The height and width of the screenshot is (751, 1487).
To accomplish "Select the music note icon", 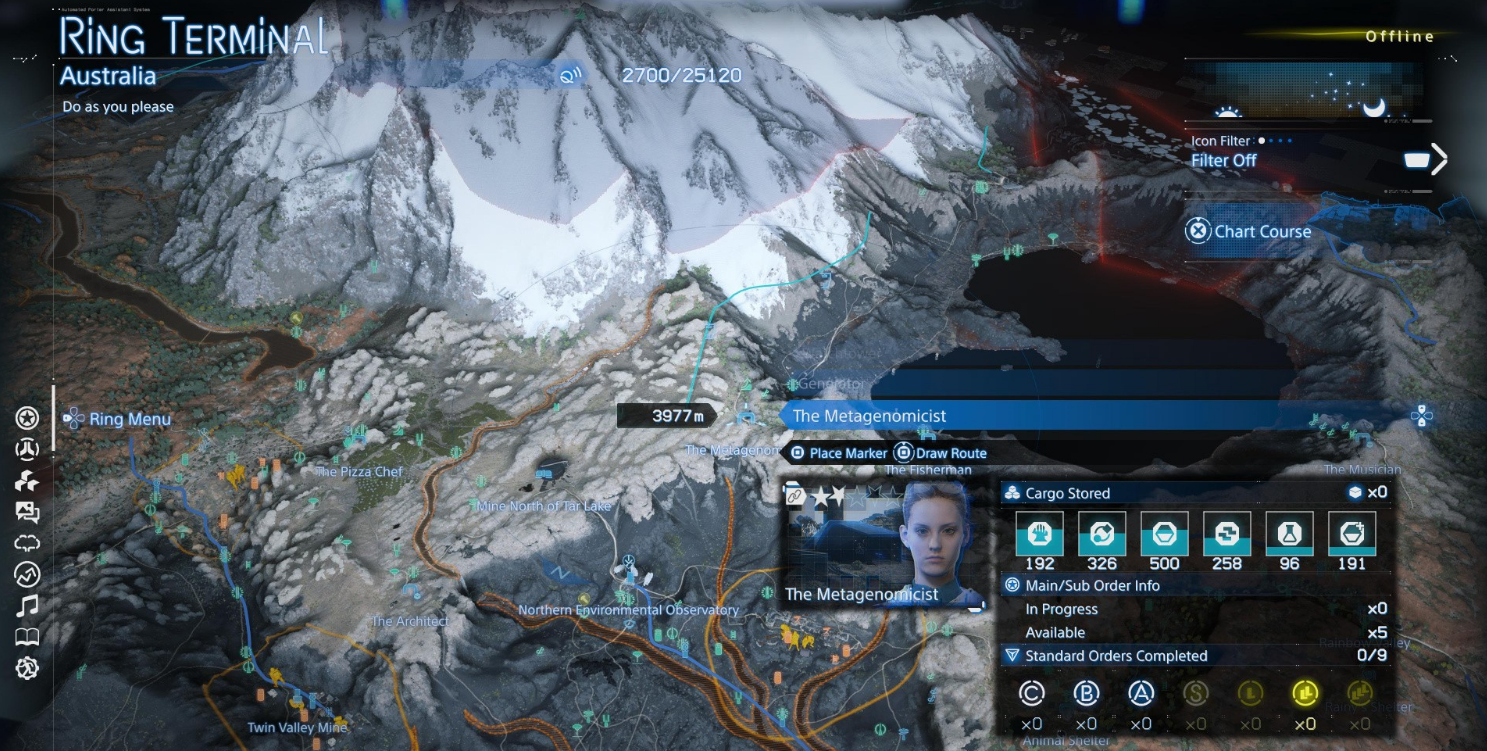I will pos(27,605).
